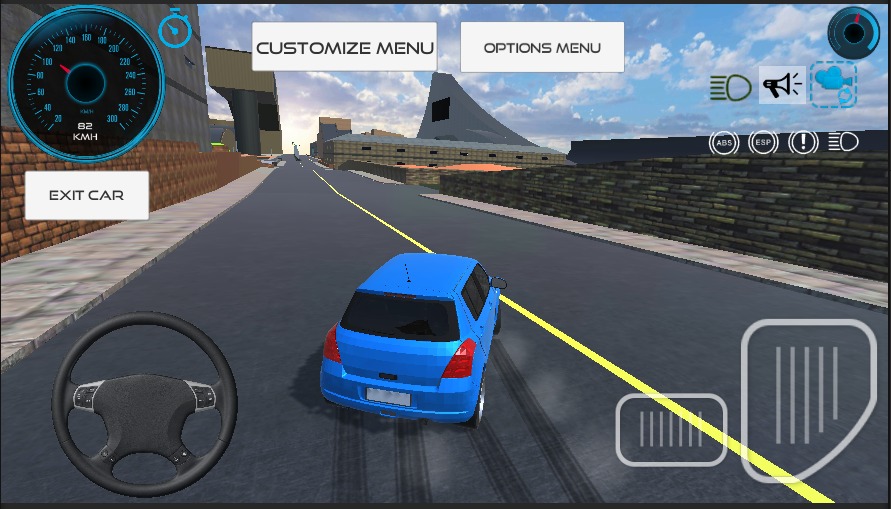Tap the small brake pedal
This screenshot has width=891, height=509.
[x=671, y=430]
